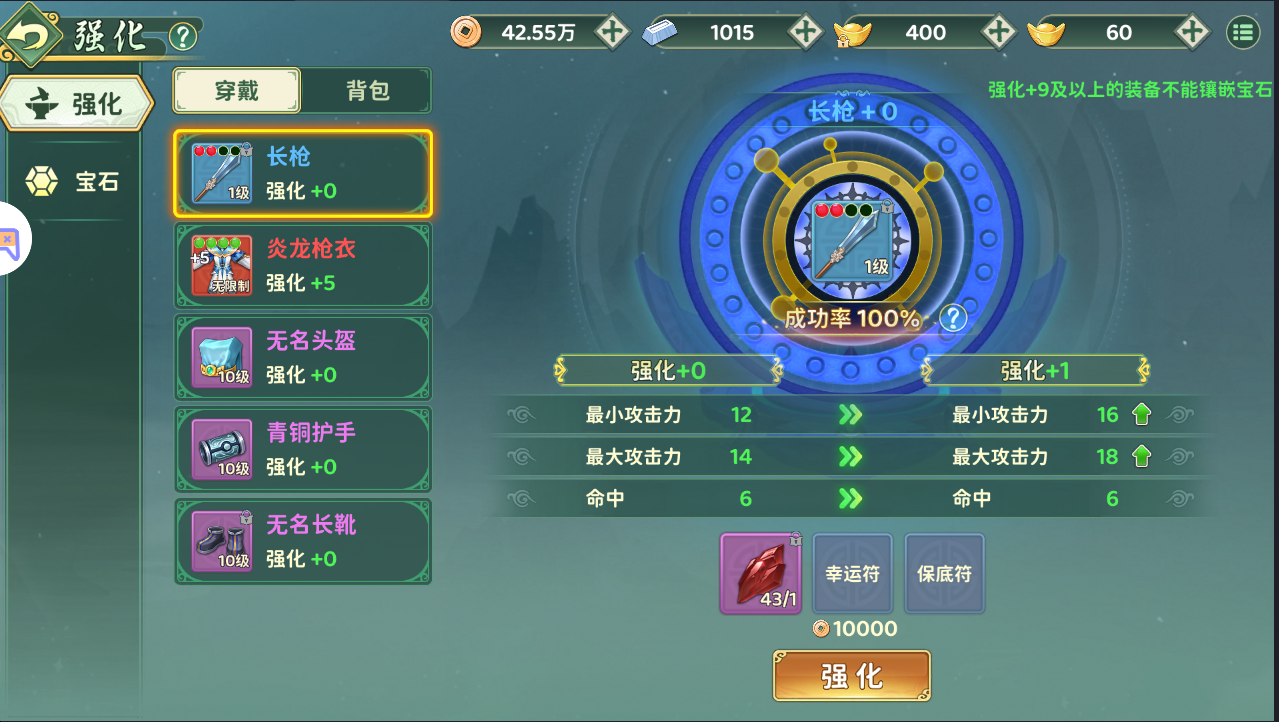
Task: Select the 长枪 equipment row
Action: coord(302,174)
